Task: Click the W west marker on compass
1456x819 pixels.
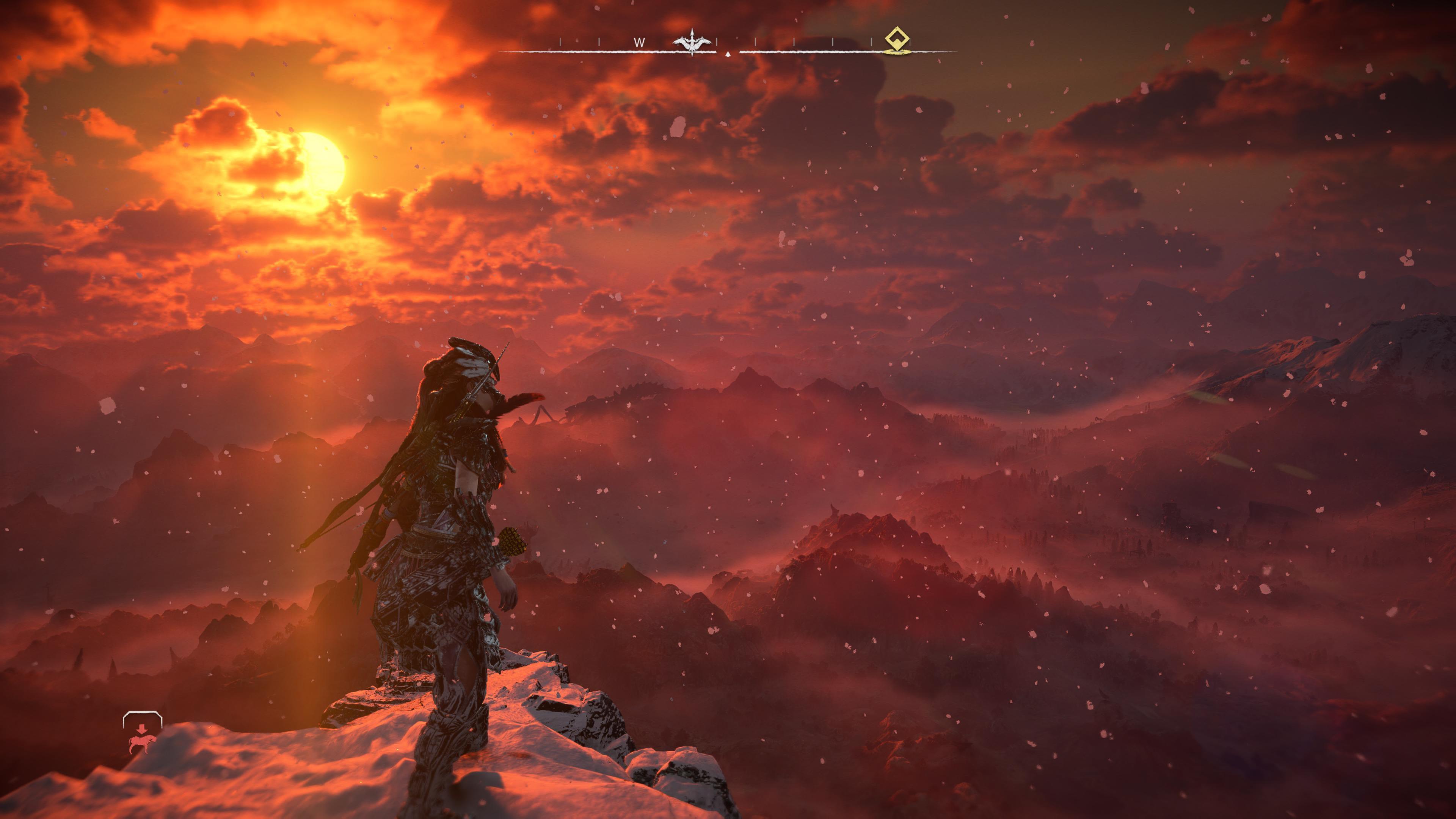Action: click(639, 42)
